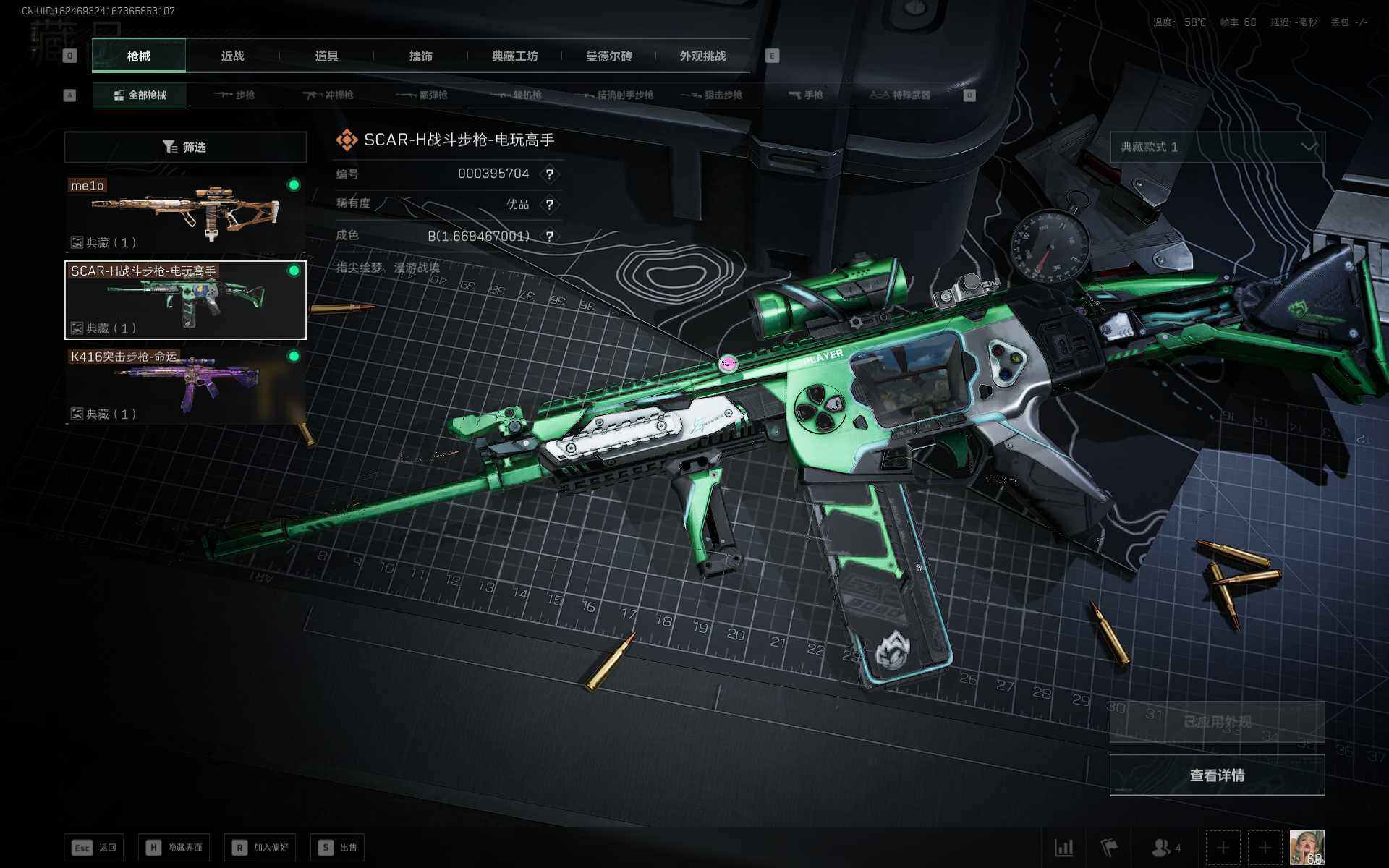
Task: Open the 道具 items tab
Action: pyautogui.click(x=326, y=56)
